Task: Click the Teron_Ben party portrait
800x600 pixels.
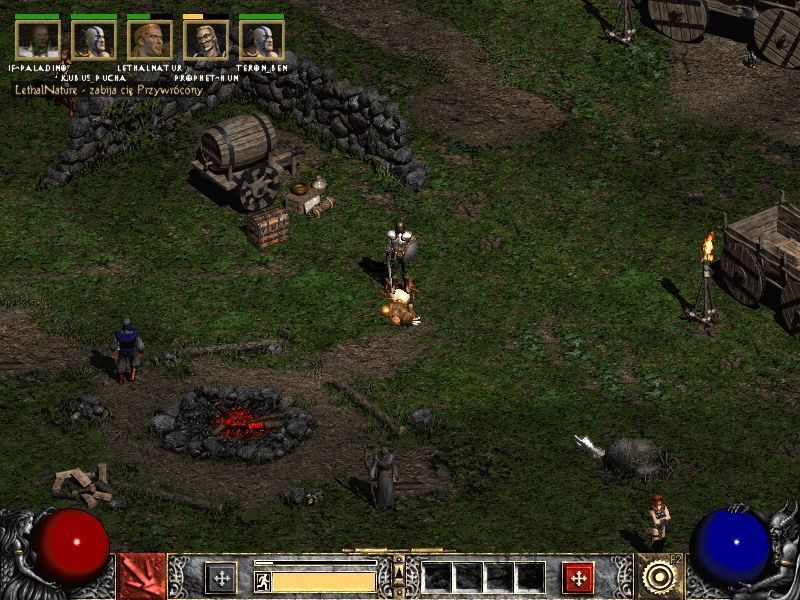Action: 262,40
